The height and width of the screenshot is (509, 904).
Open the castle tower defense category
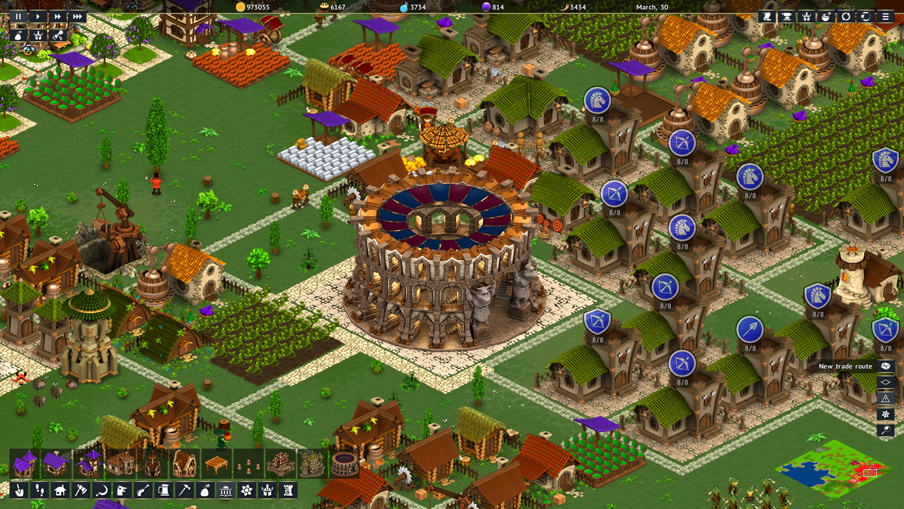coord(289,491)
